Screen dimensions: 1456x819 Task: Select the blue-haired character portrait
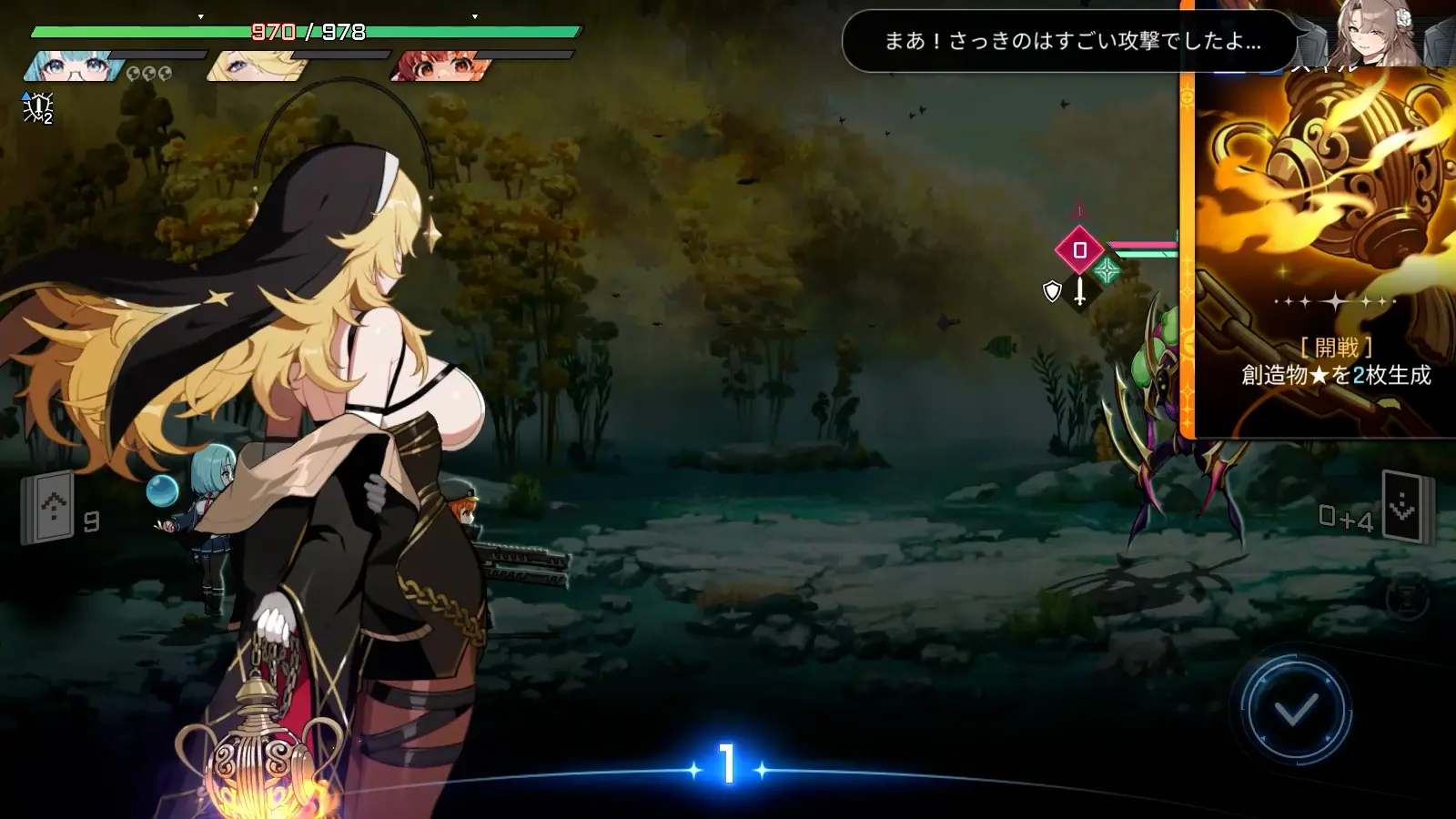71,66
